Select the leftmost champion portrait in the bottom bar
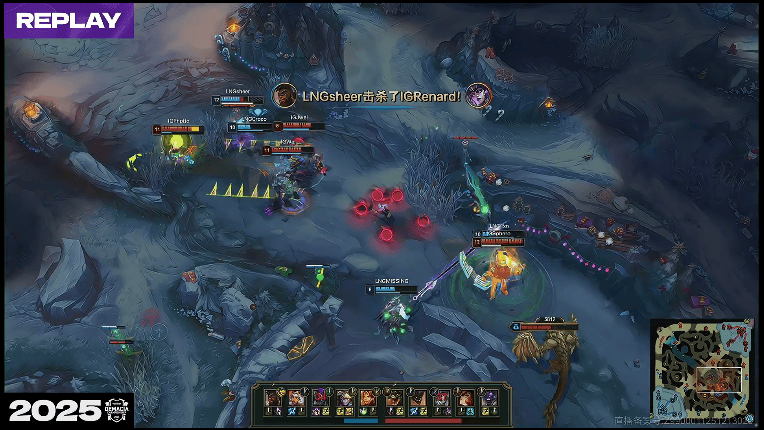 click(272, 399)
